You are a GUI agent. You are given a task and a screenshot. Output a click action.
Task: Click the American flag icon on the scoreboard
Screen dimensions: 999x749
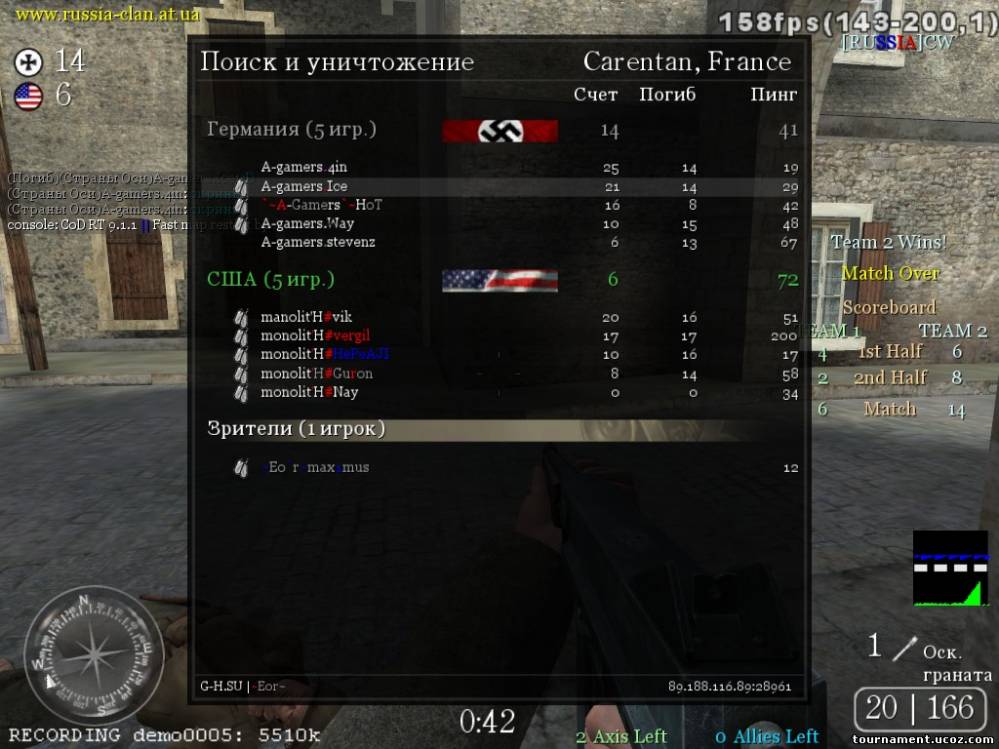[x=500, y=280]
